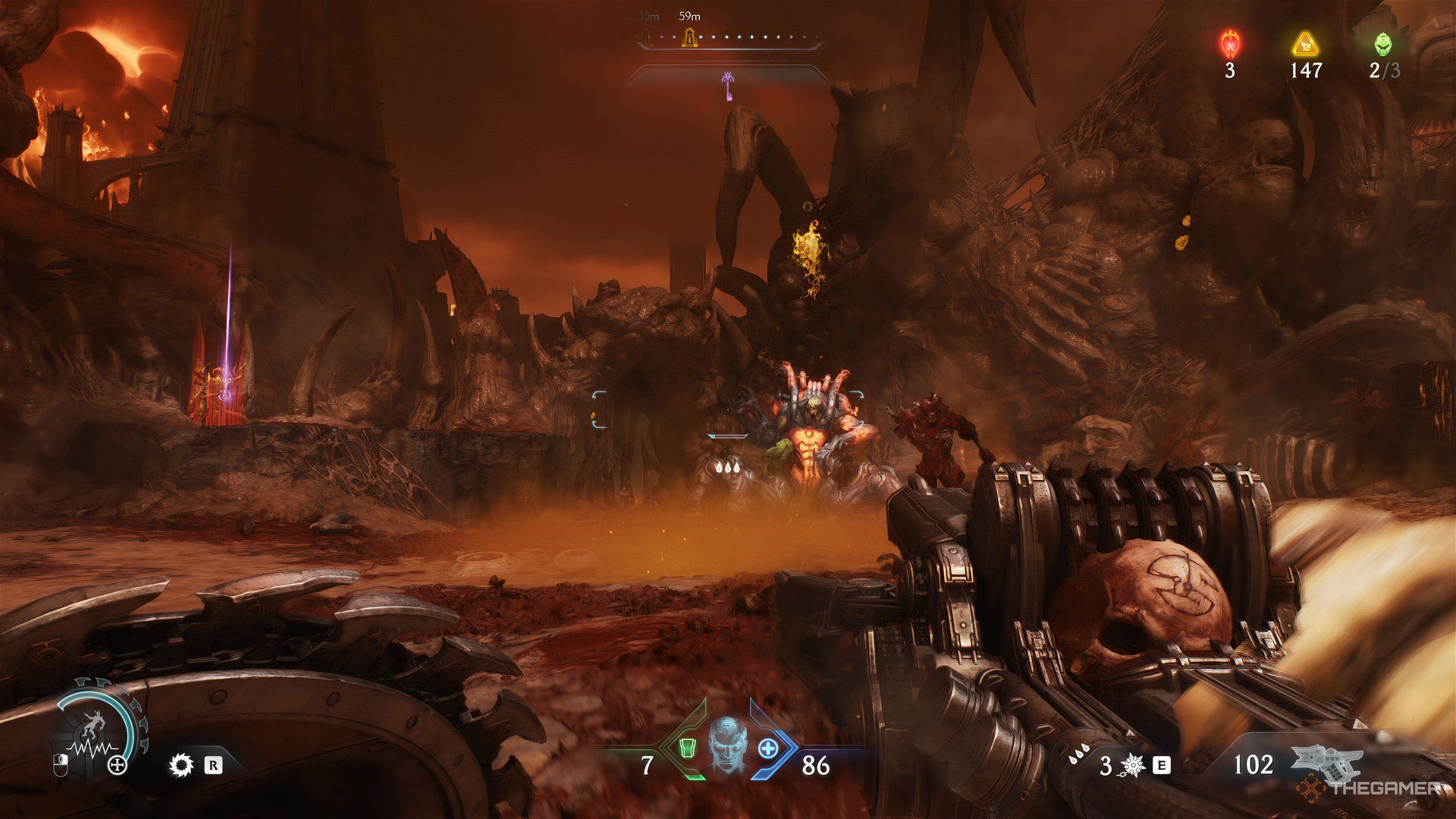This screenshot has height=819, width=1456.
Task: Click the purple key icon below compass
Action: click(729, 86)
